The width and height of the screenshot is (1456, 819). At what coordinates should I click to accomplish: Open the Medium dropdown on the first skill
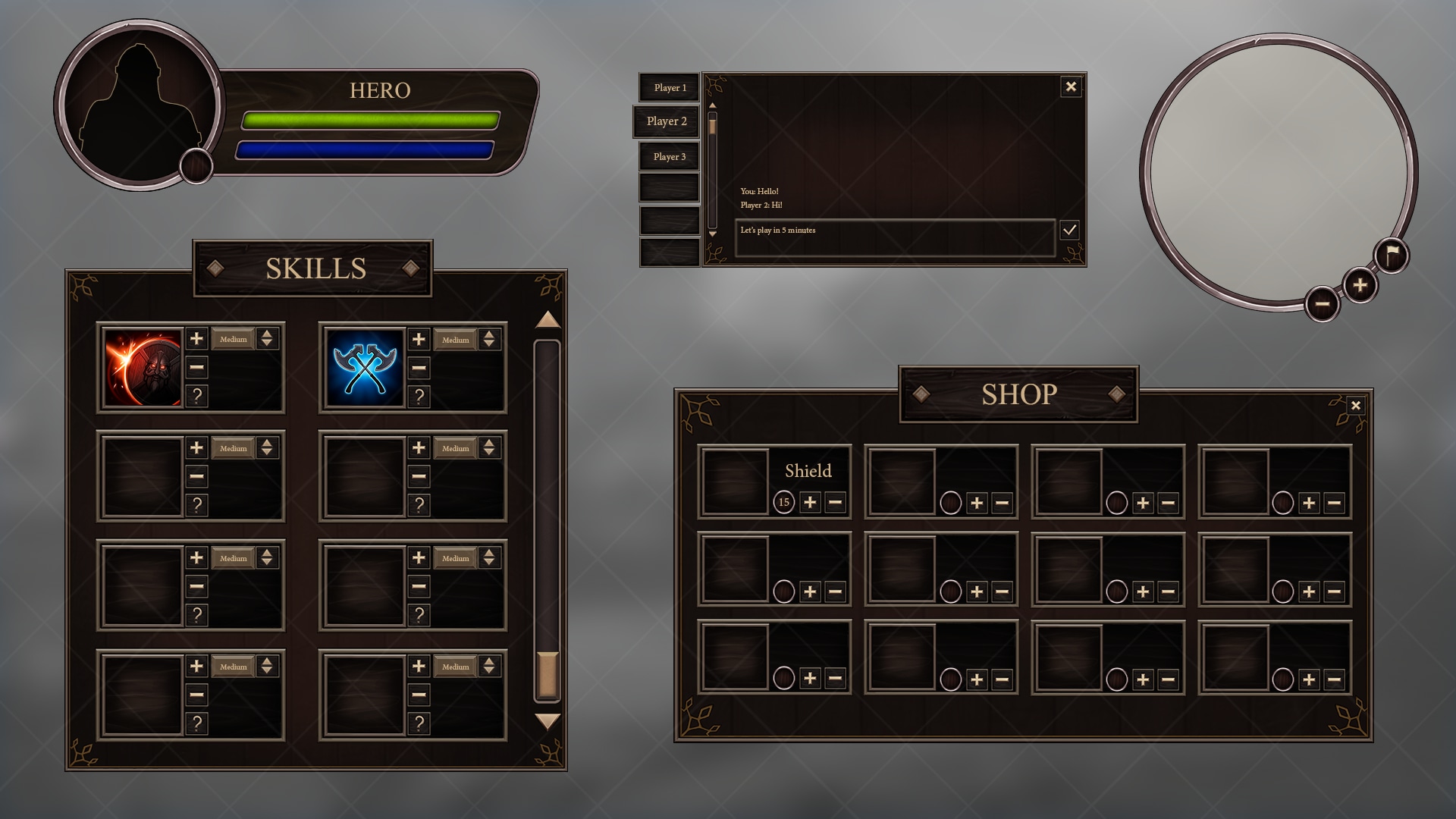[235, 340]
